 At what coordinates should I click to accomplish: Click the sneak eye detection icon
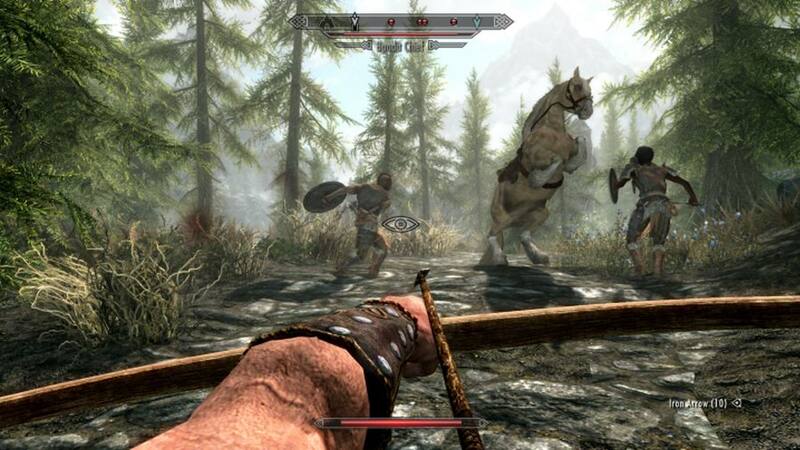click(401, 224)
